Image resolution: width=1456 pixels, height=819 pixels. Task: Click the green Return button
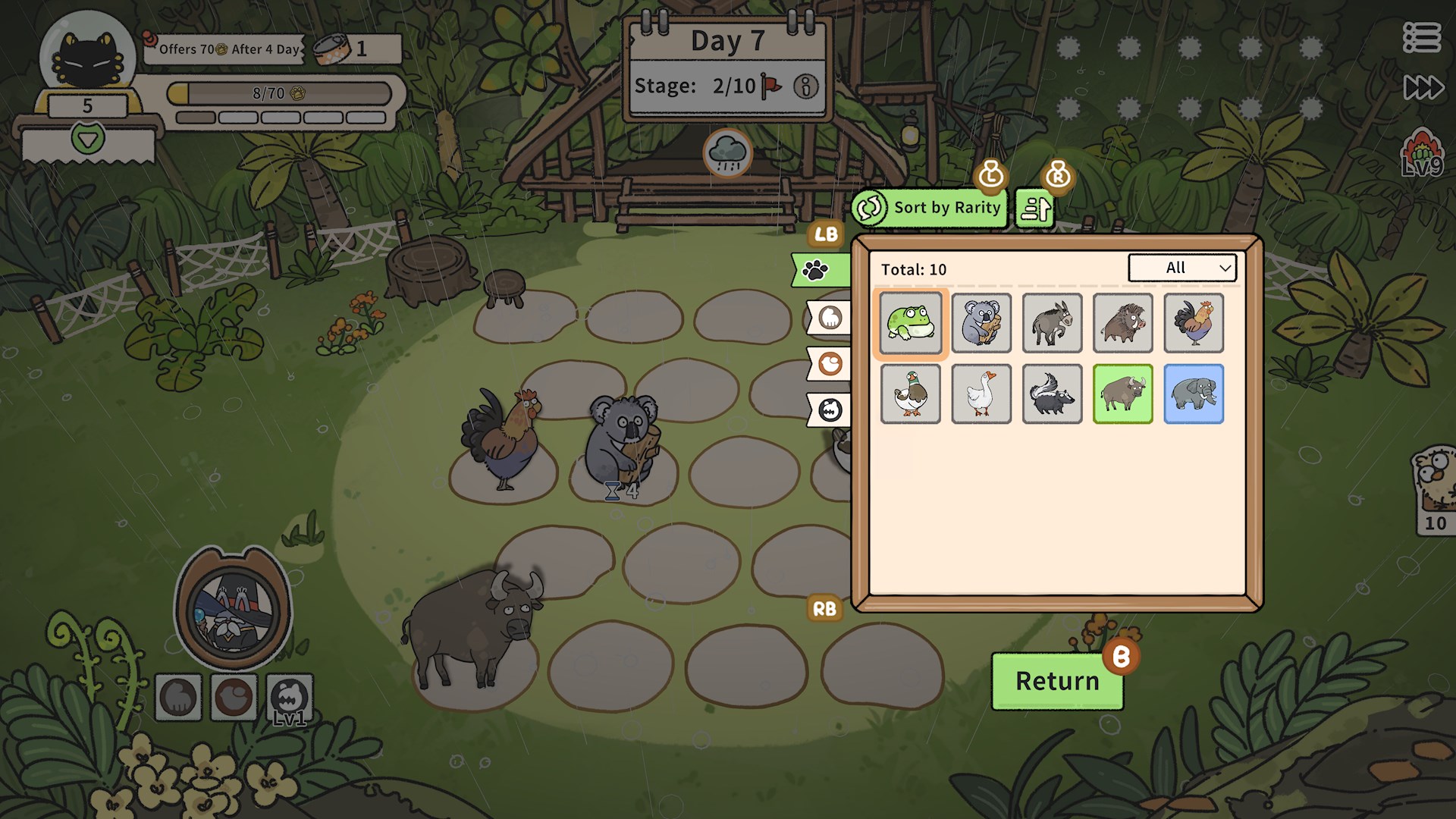(x=1057, y=681)
